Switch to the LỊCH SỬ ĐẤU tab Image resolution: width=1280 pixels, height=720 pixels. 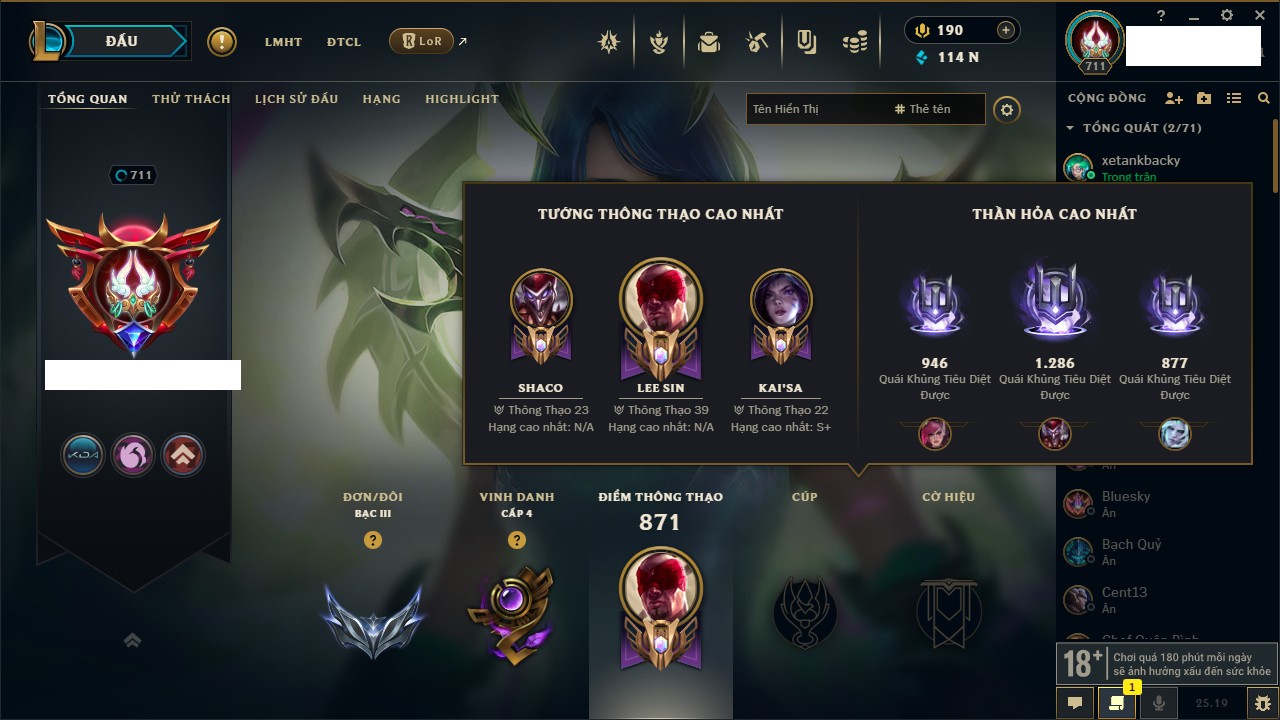296,99
